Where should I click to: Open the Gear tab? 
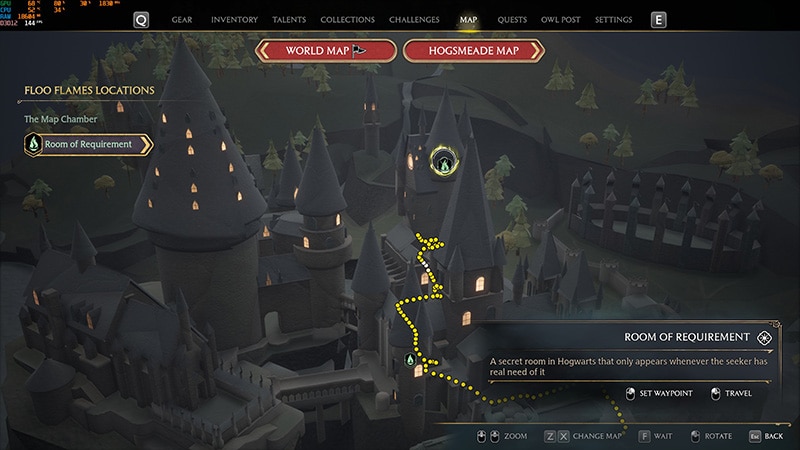[x=182, y=20]
